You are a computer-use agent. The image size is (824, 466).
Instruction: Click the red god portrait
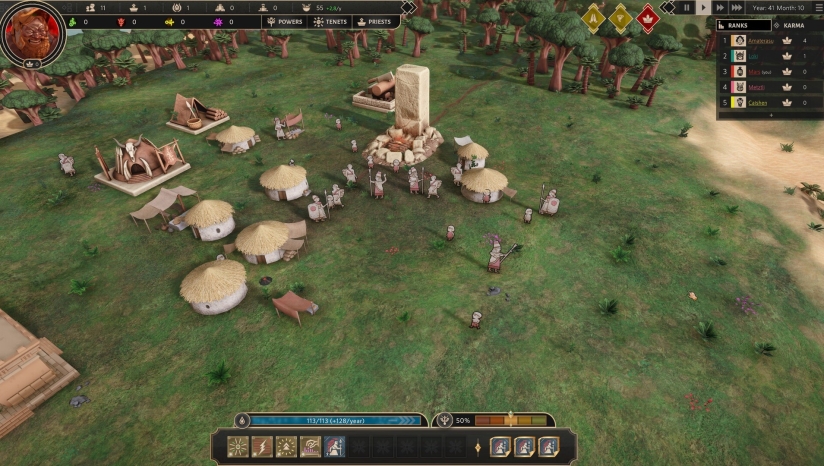(33, 32)
